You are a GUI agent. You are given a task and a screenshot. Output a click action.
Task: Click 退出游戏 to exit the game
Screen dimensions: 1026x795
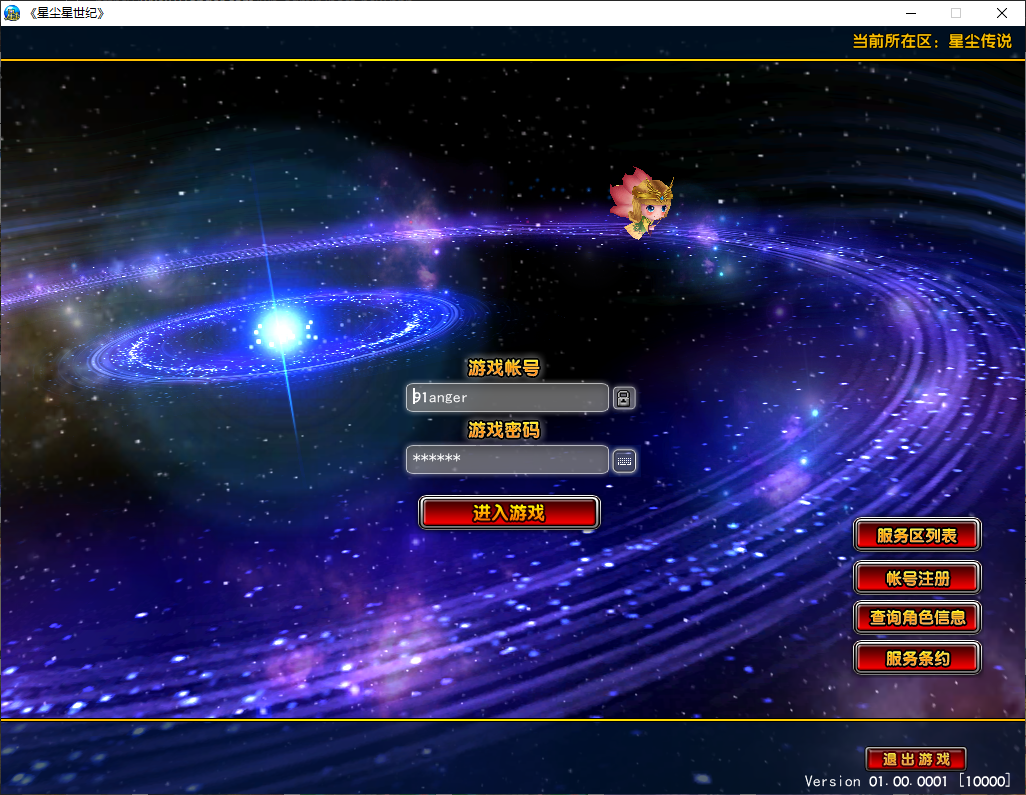pyautogui.click(x=916, y=759)
